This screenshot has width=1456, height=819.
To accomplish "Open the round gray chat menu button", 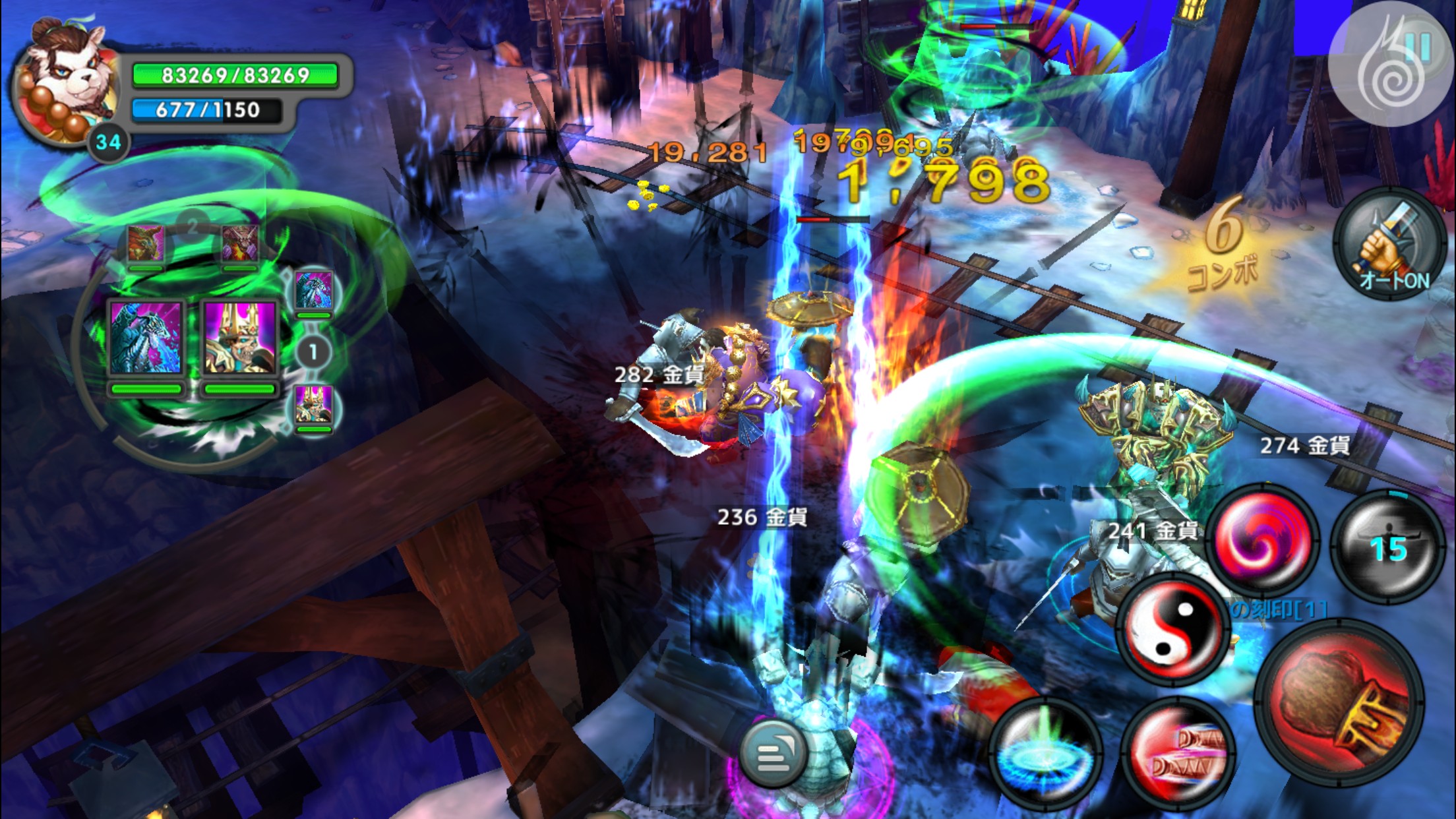I will pos(772,755).
